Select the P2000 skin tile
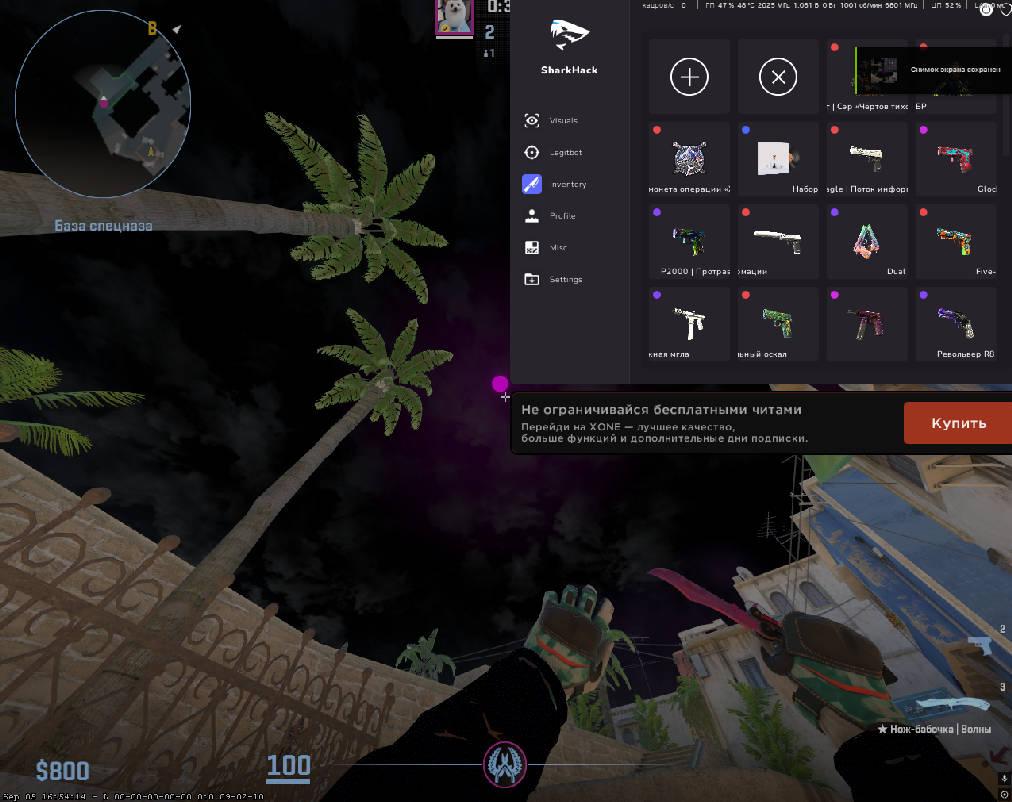 point(689,242)
